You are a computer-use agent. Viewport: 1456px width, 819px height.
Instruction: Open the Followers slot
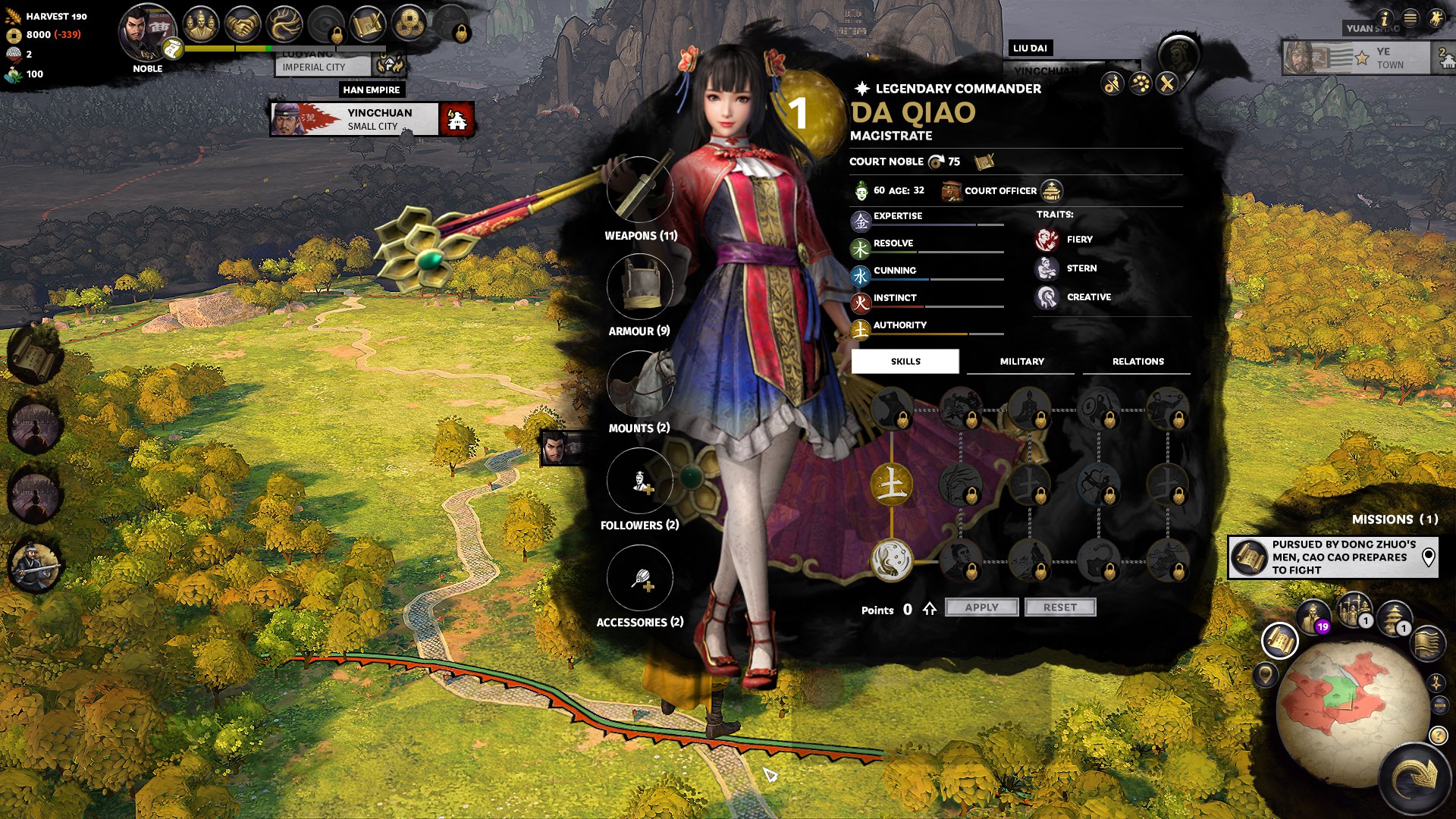639,481
